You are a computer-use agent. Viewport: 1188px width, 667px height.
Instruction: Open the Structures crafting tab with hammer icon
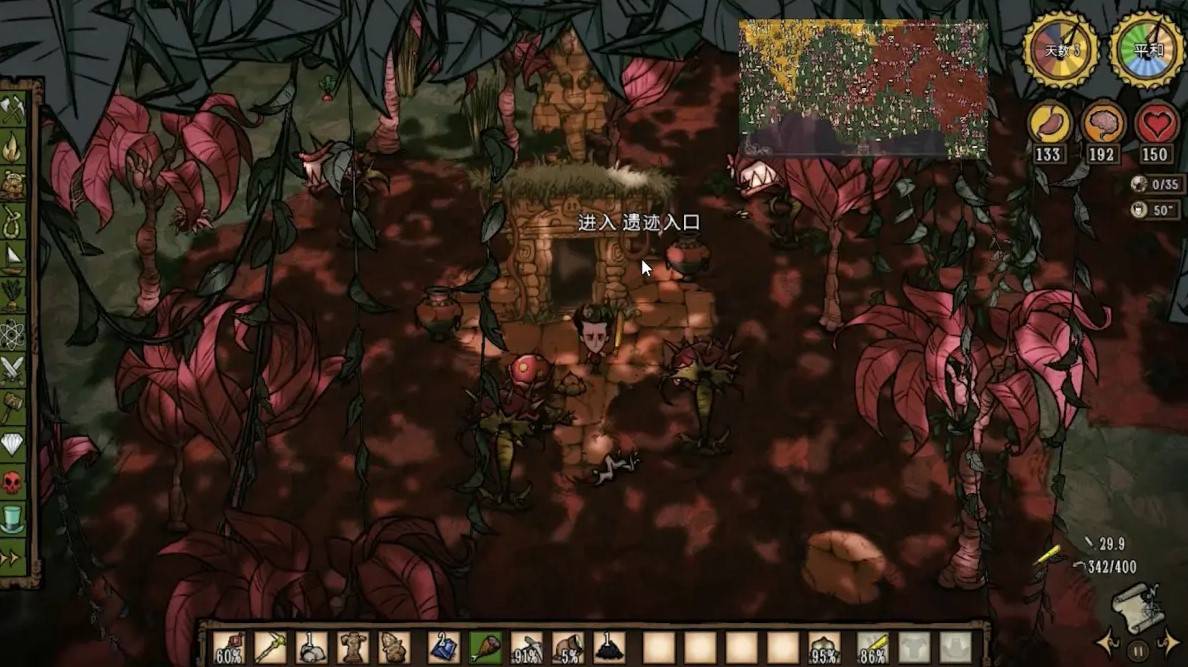pyautogui.click(x=13, y=405)
